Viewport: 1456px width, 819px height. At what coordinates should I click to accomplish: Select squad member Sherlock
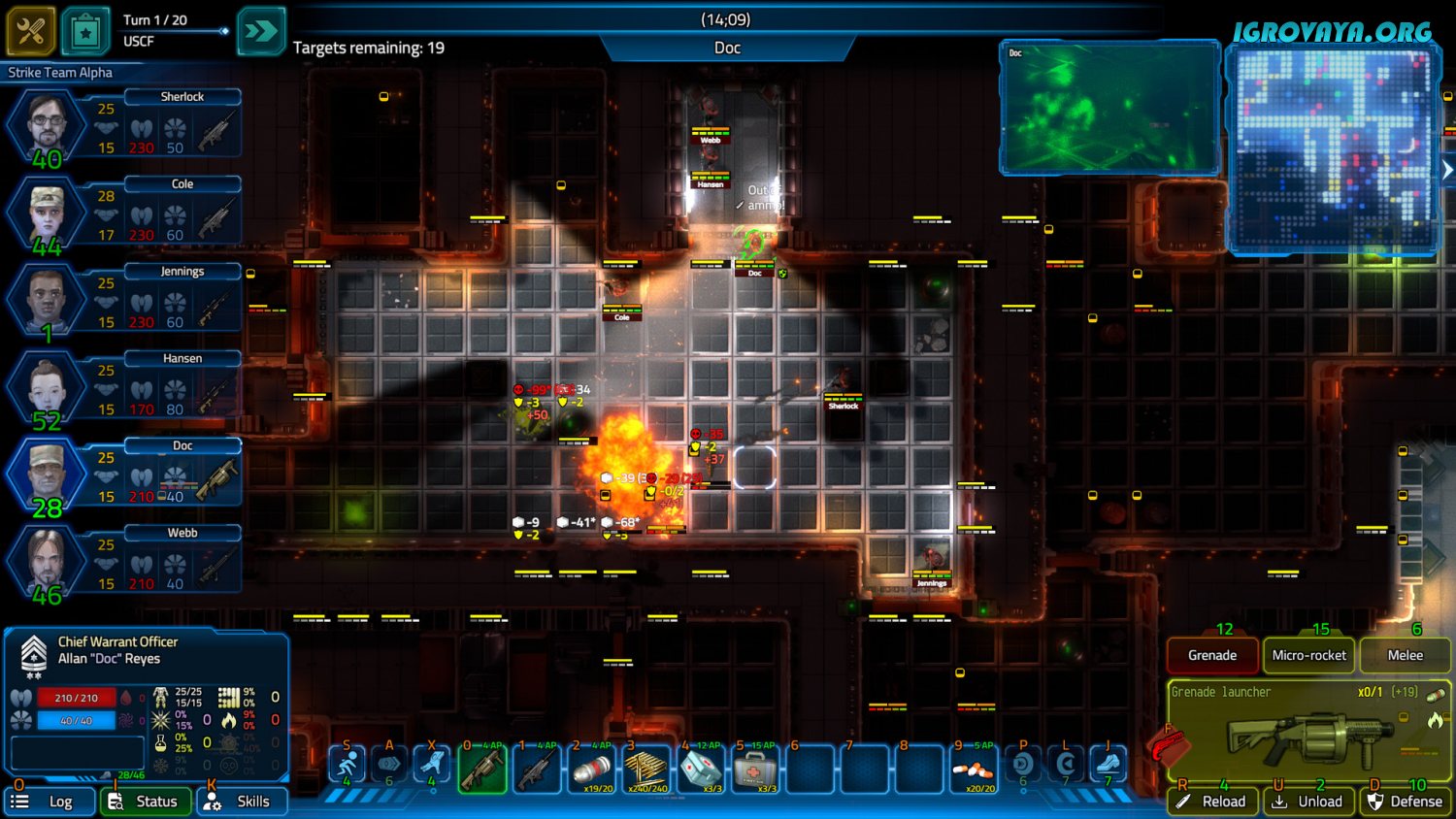[x=47, y=125]
